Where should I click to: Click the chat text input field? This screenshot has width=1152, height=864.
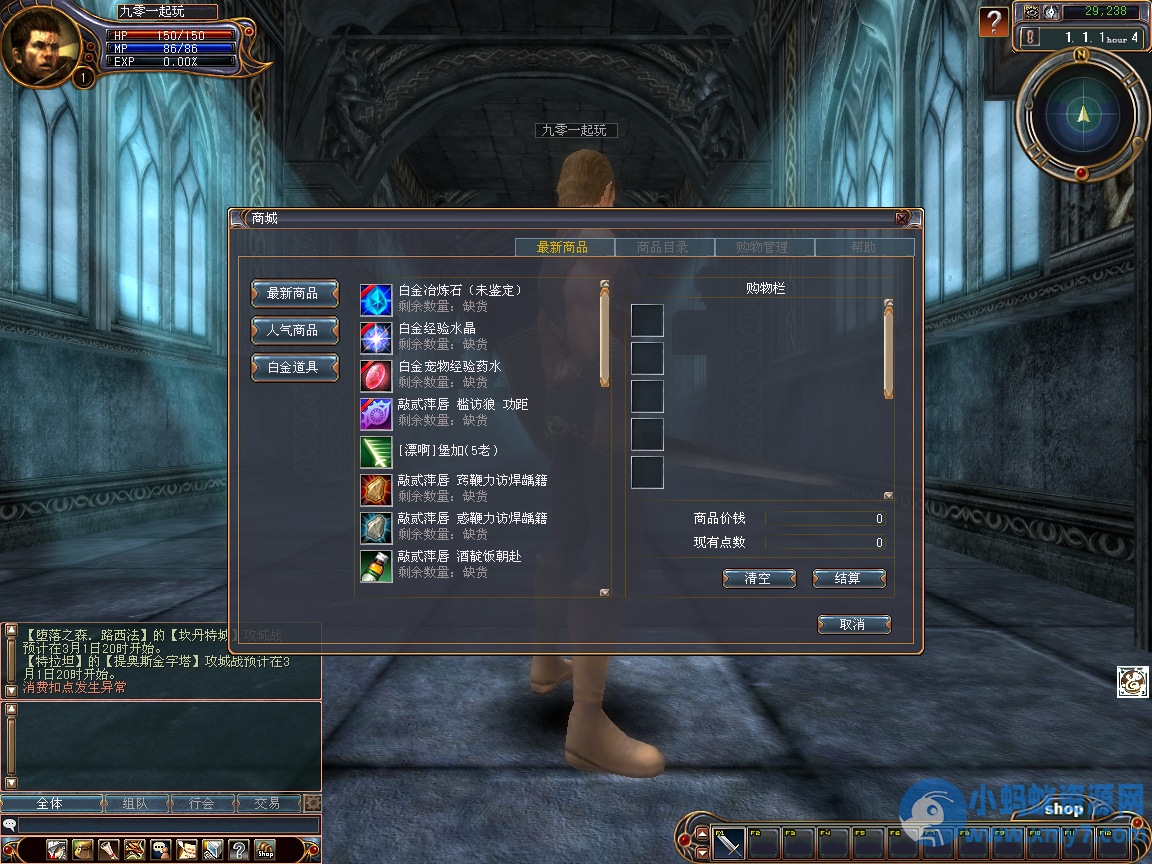165,825
